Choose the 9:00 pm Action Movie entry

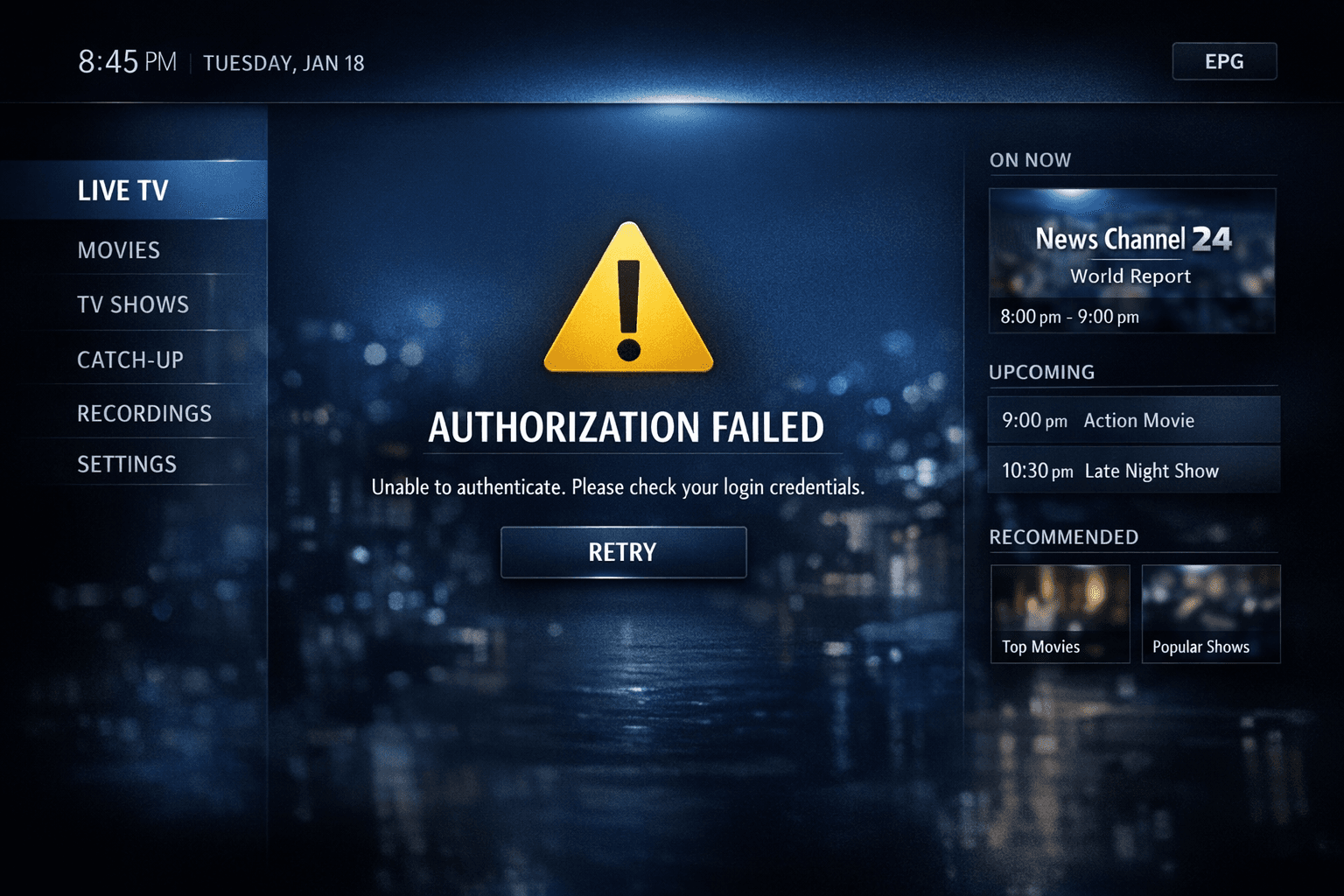[x=1133, y=420]
